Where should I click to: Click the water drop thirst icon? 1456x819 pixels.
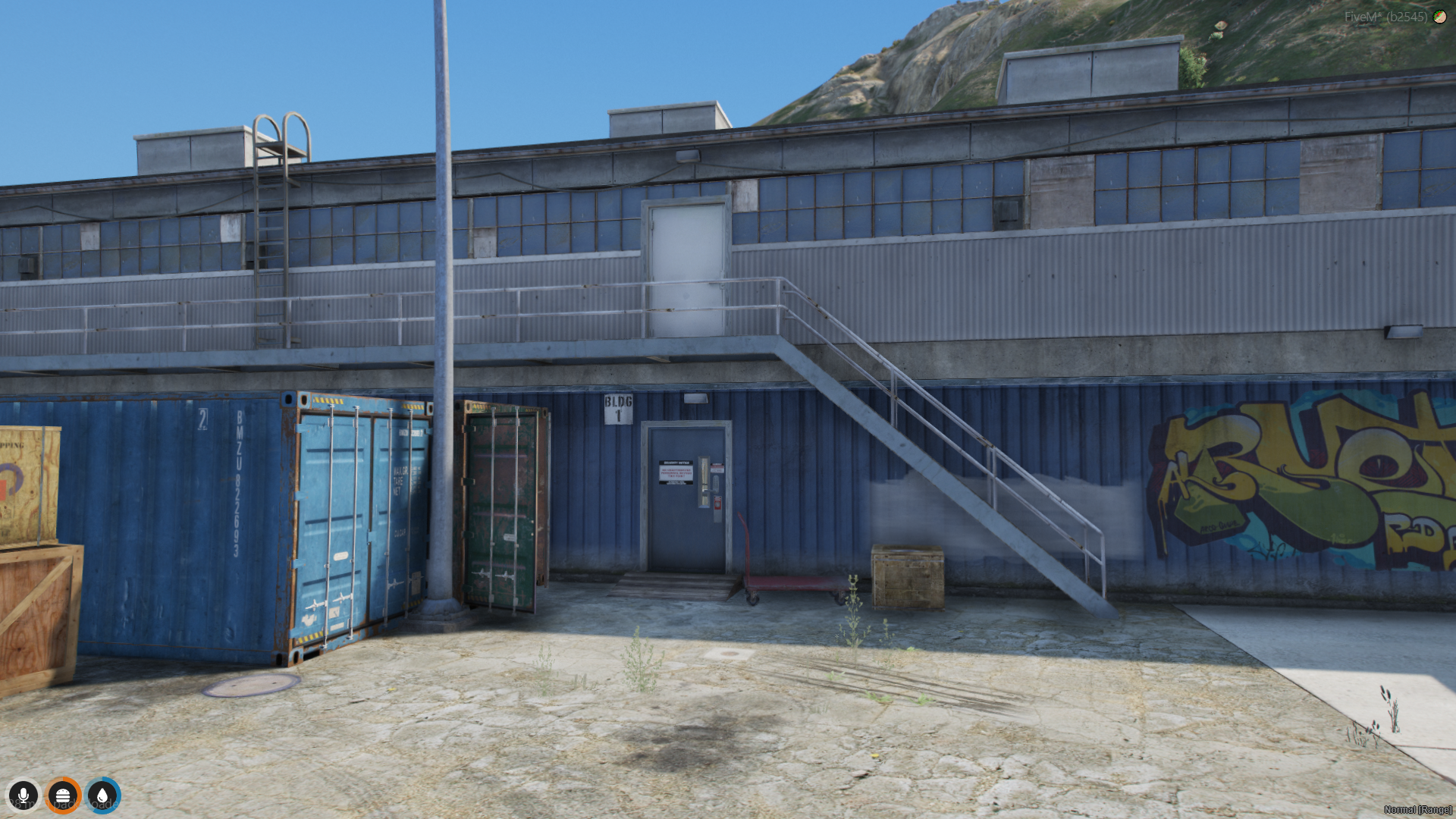[x=102, y=795]
